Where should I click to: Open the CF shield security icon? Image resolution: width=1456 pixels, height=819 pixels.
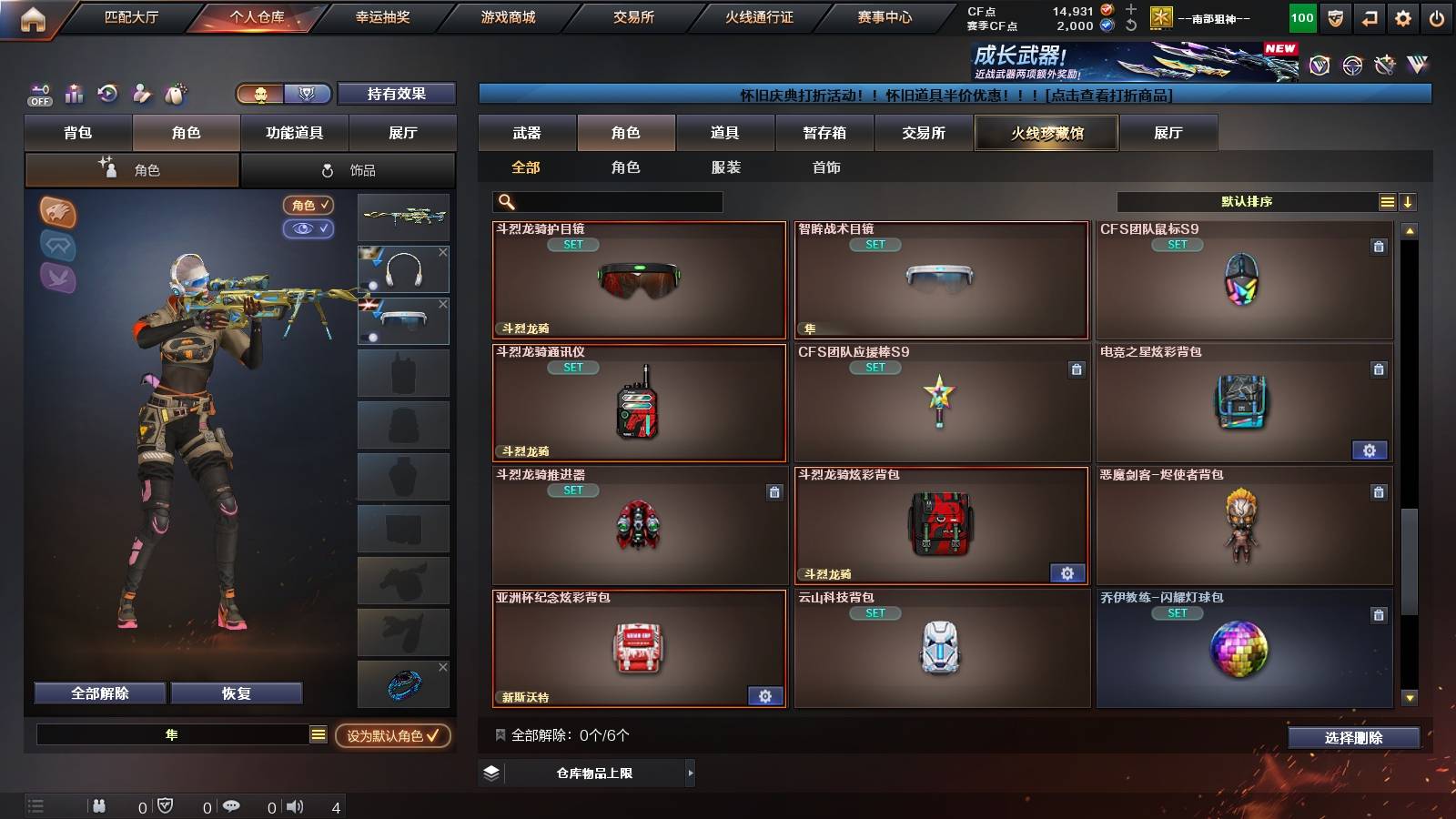pyautogui.click(x=1334, y=16)
